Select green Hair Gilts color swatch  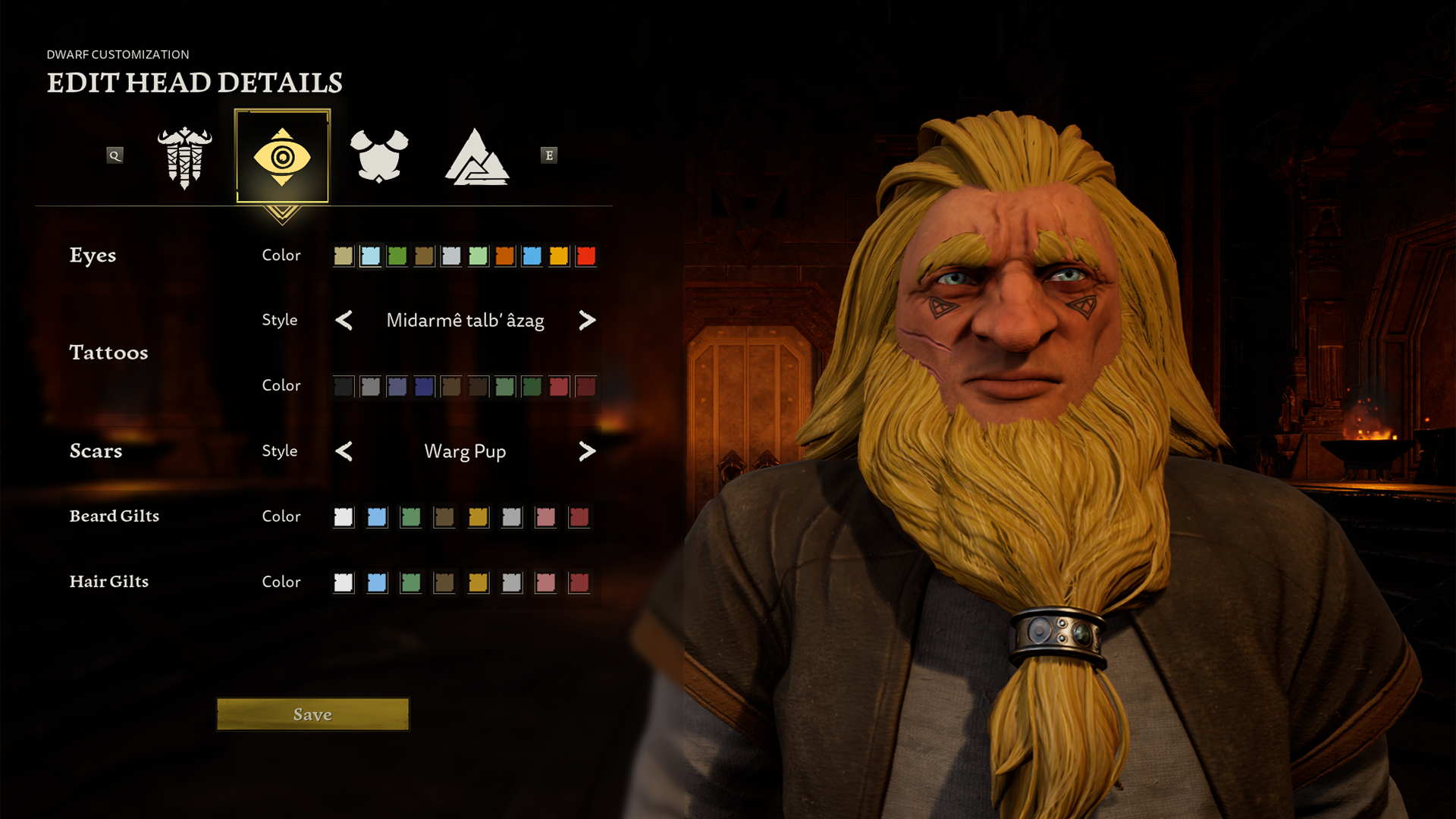(410, 582)
